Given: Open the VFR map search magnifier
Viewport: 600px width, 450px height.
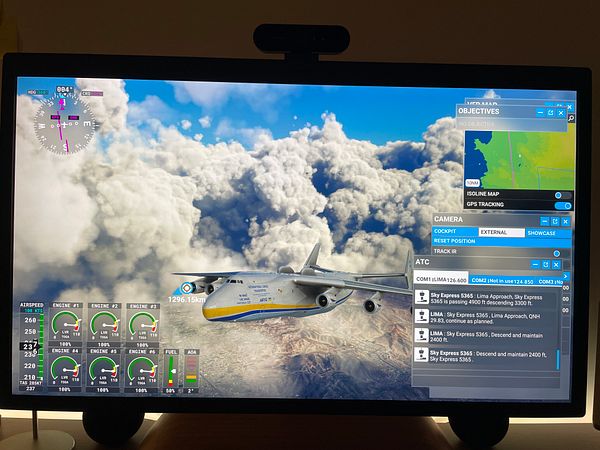Looking at the screenshot, I should [571, 118].
